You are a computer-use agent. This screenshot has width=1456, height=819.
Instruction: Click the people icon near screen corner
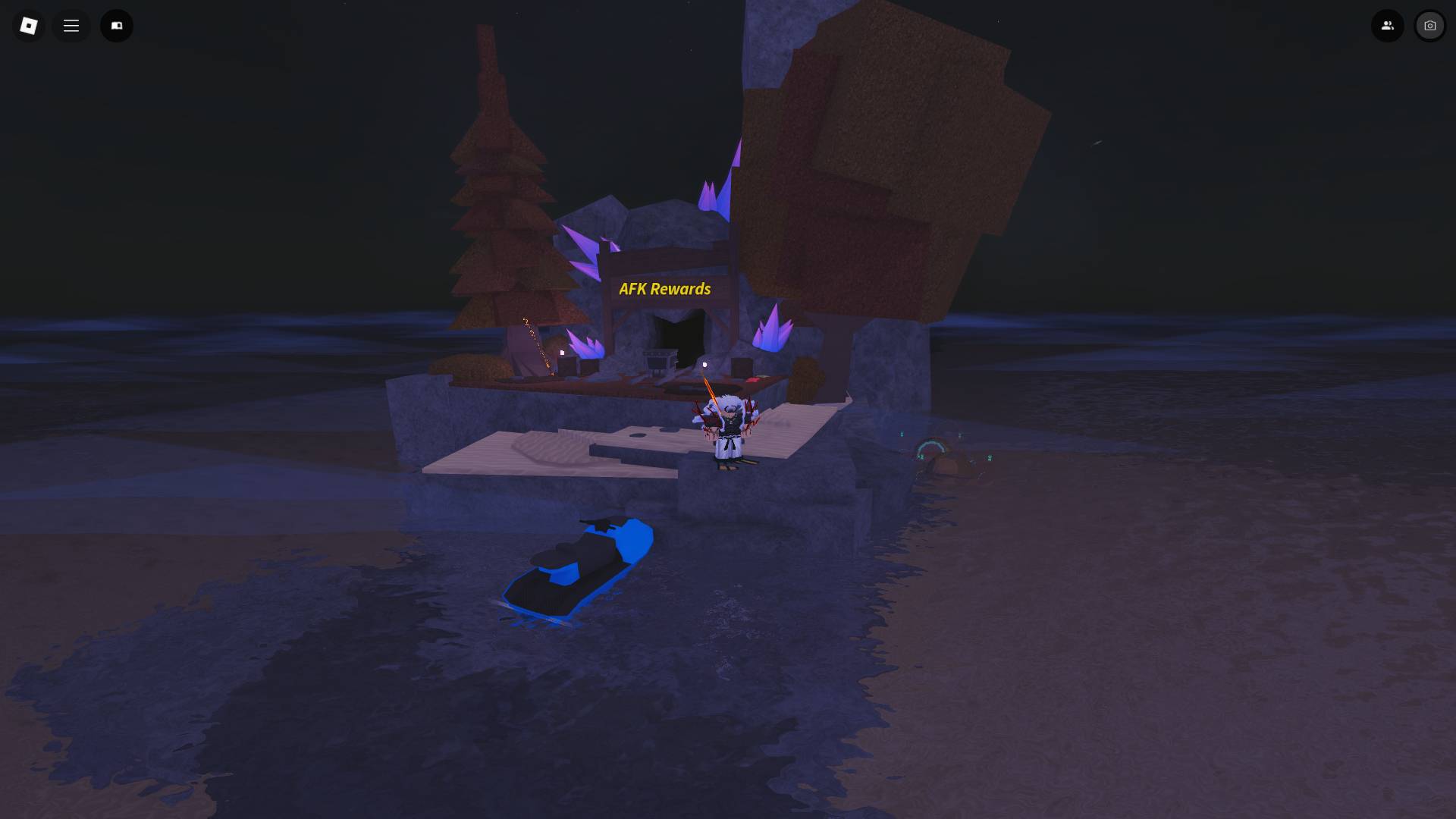pos(1388,25)
